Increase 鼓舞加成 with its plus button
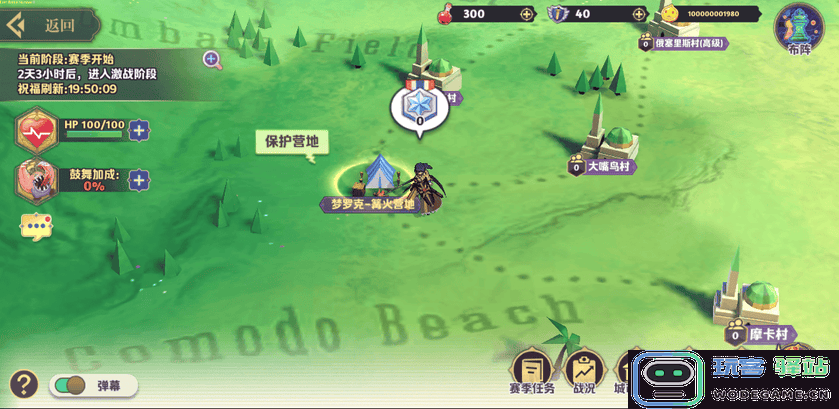The image size is (839, 409). 139,180
